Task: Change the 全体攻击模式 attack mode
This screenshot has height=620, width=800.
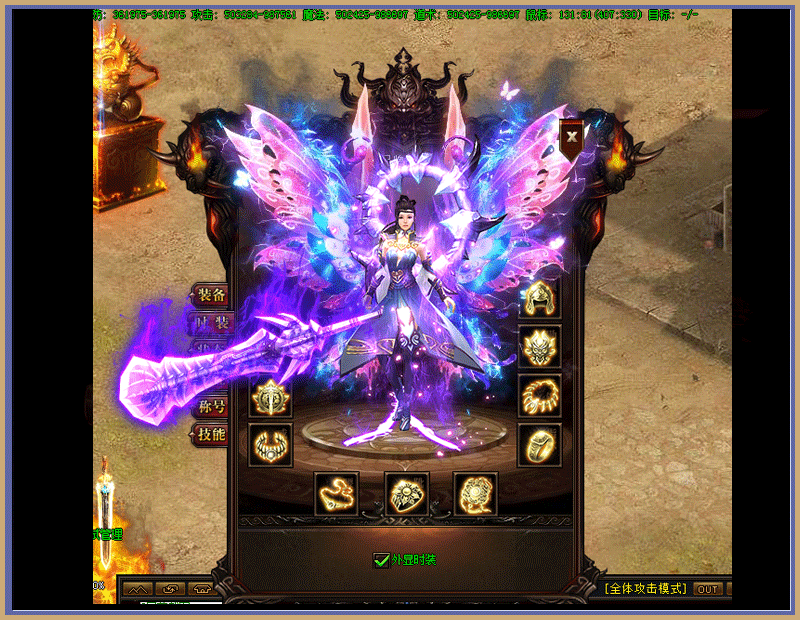Action: tap(645, 589)
